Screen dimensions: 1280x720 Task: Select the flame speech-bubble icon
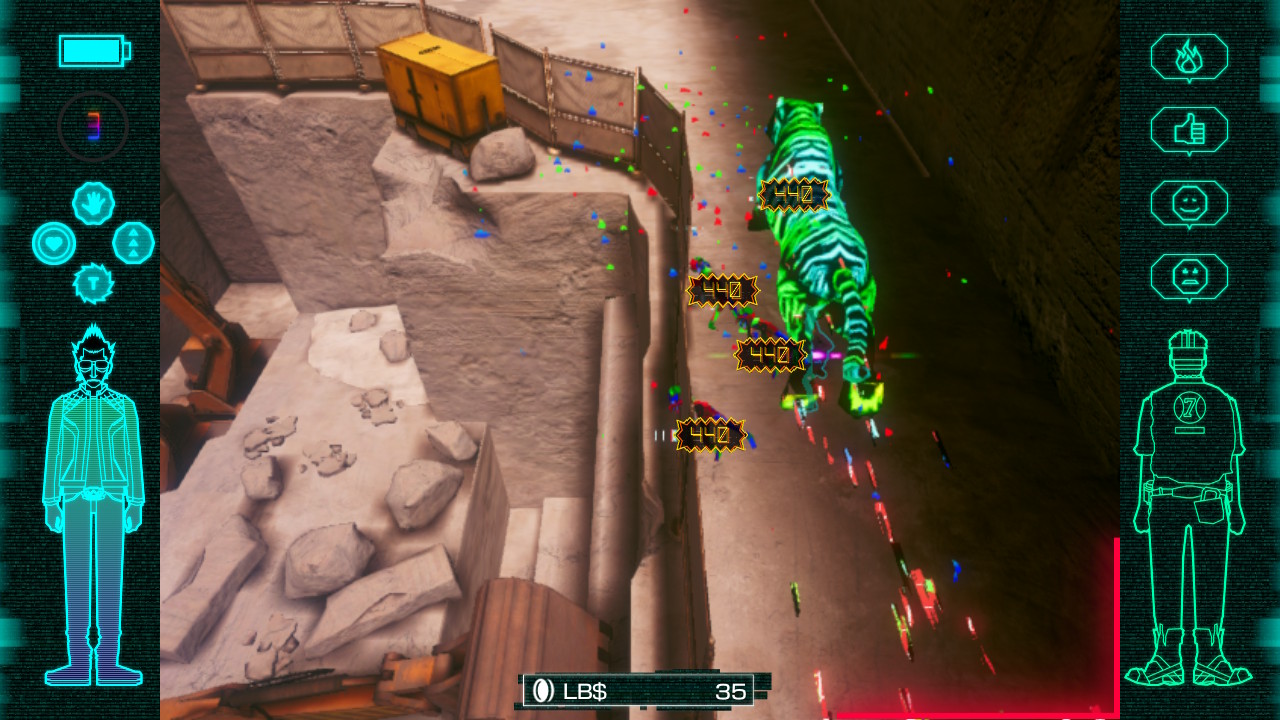tap(1189, 57)
